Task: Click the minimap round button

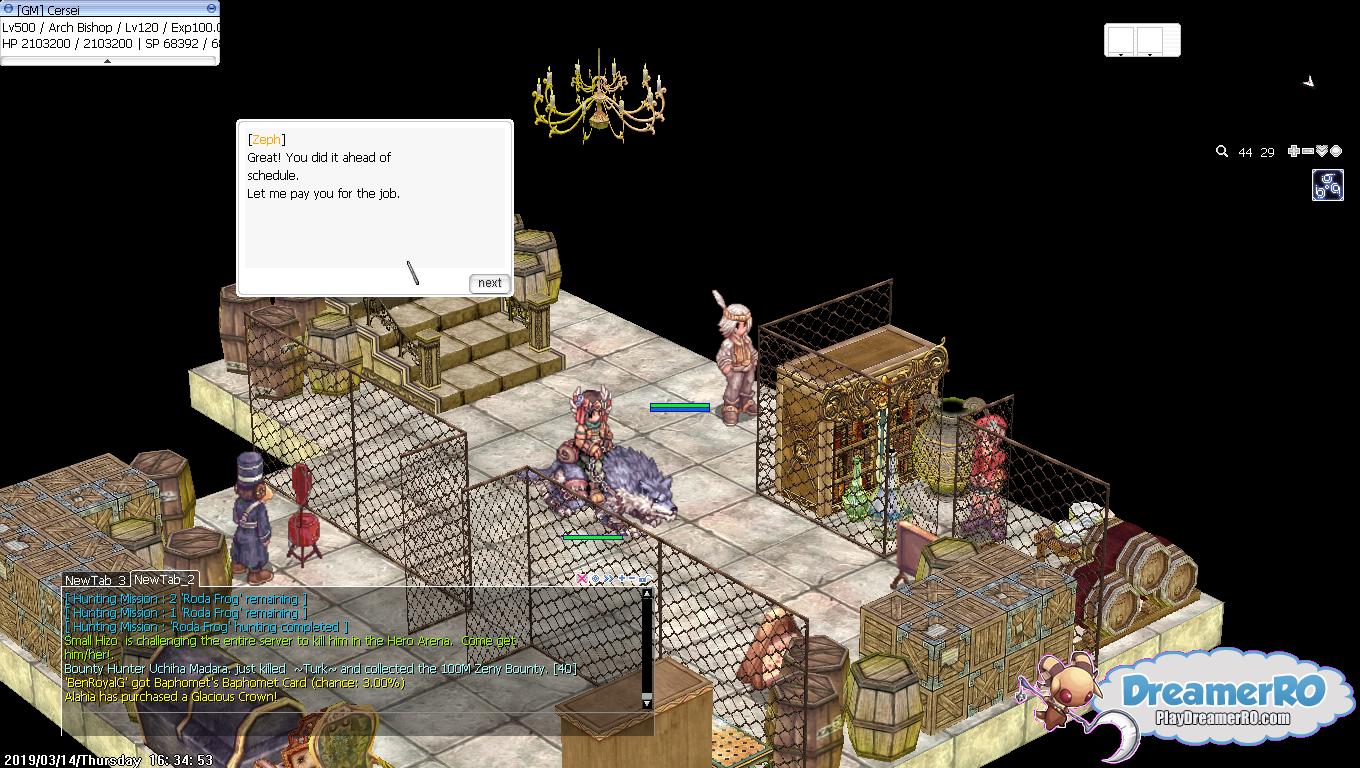Action: click(1336, 151)
